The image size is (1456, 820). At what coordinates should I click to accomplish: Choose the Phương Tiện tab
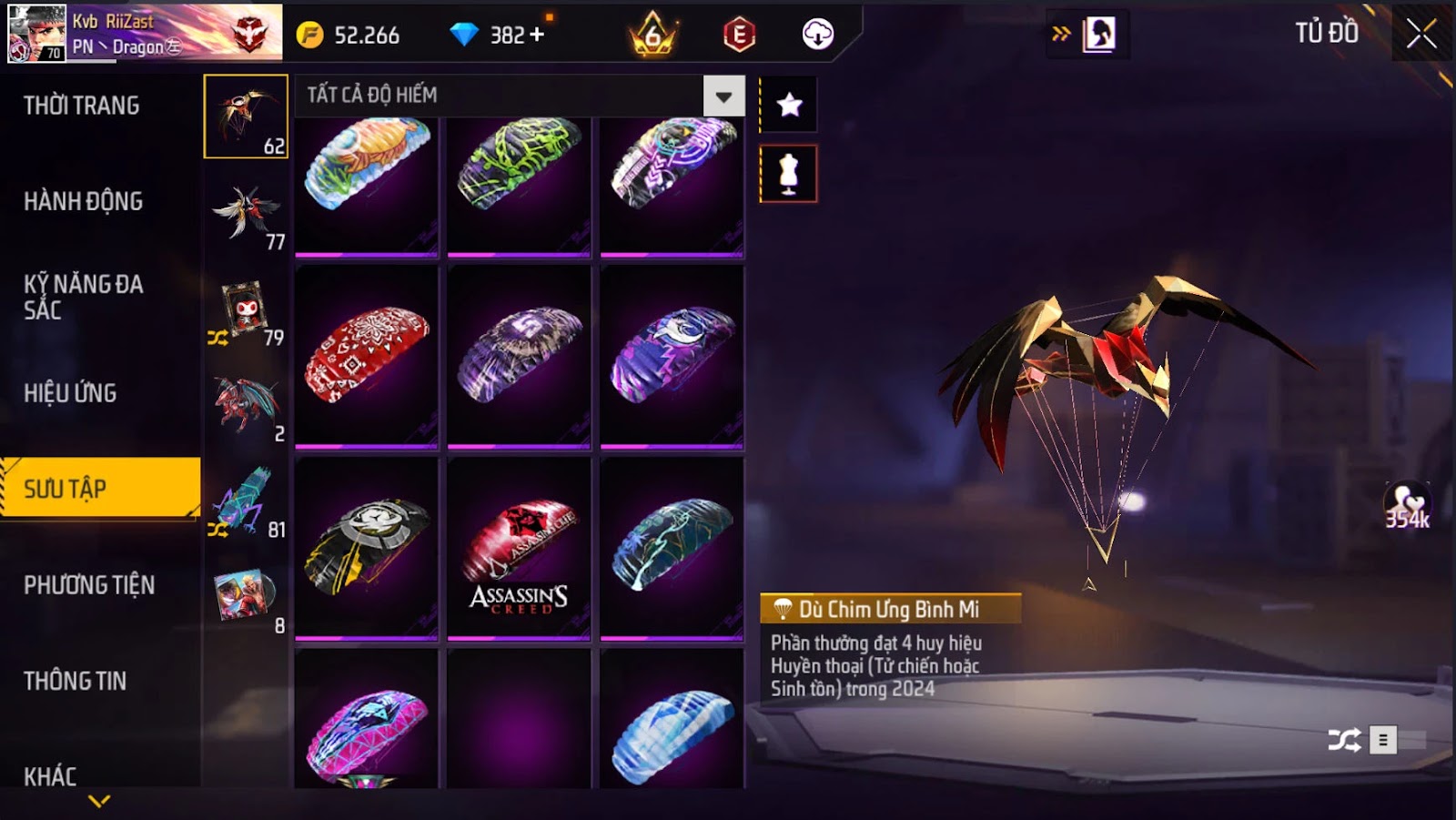point(89,585)
